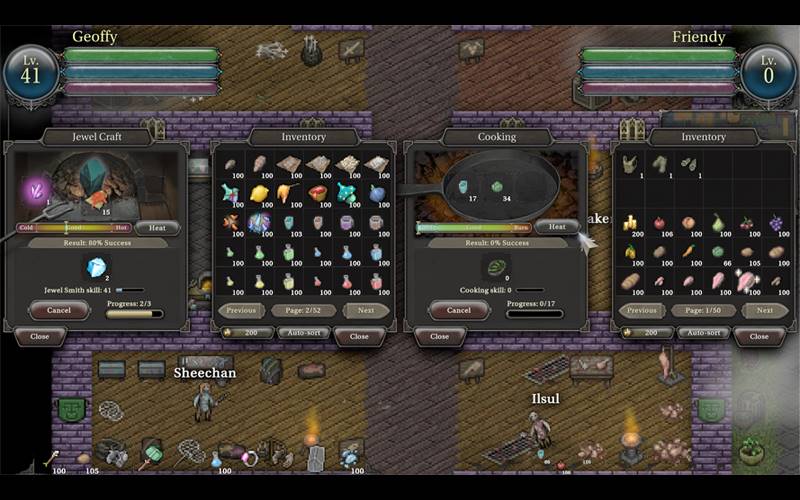This screenshot has width=800, height=500.
Task: Choose the green pear slot
Action: coord(718,223)
